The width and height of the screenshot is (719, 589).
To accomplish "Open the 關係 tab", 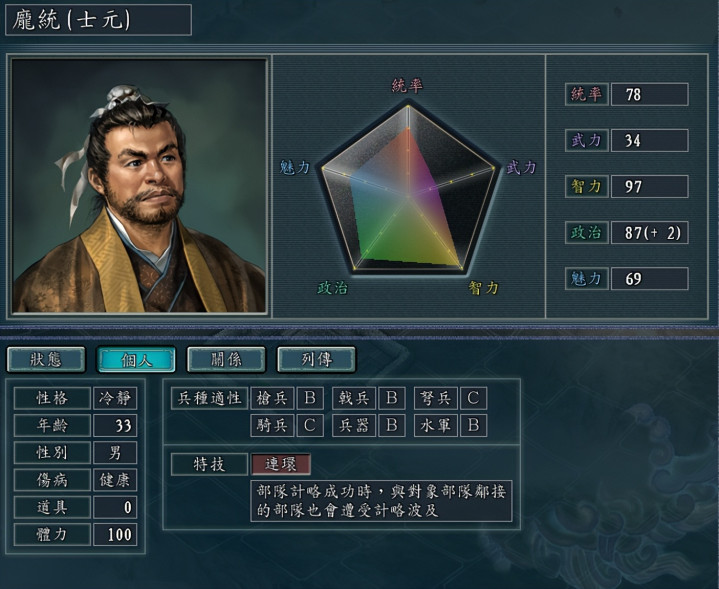I will [x=226, y=359].
